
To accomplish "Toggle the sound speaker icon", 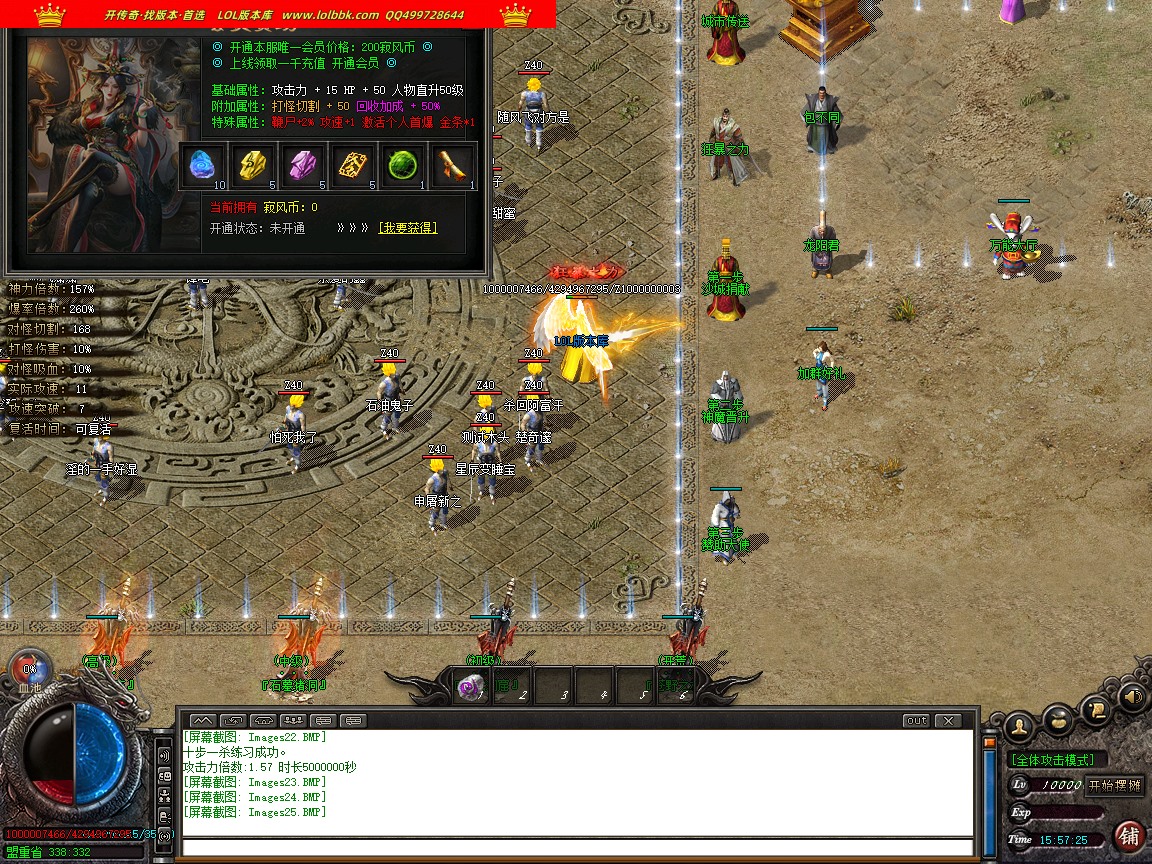I will [x=1132, y=695].
